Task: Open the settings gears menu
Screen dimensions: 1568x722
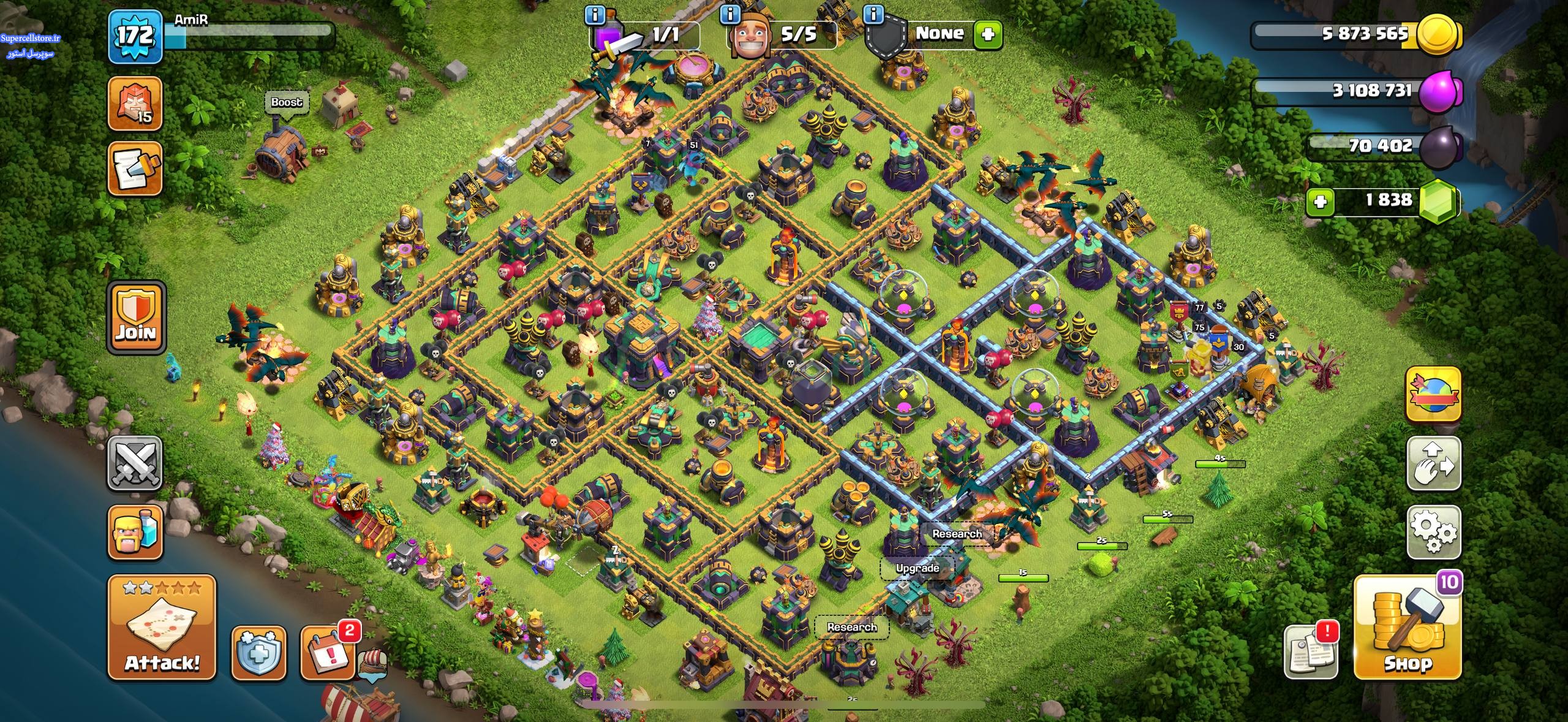Action: (1433, 531)
